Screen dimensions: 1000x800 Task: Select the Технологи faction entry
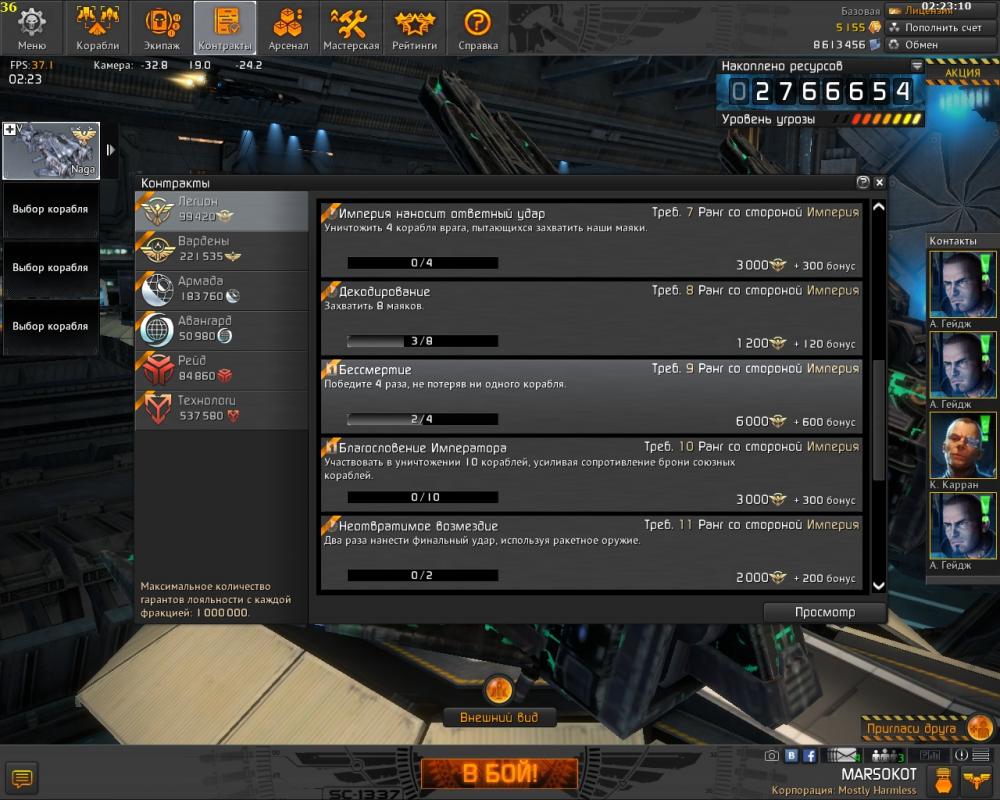click(221, 409)
